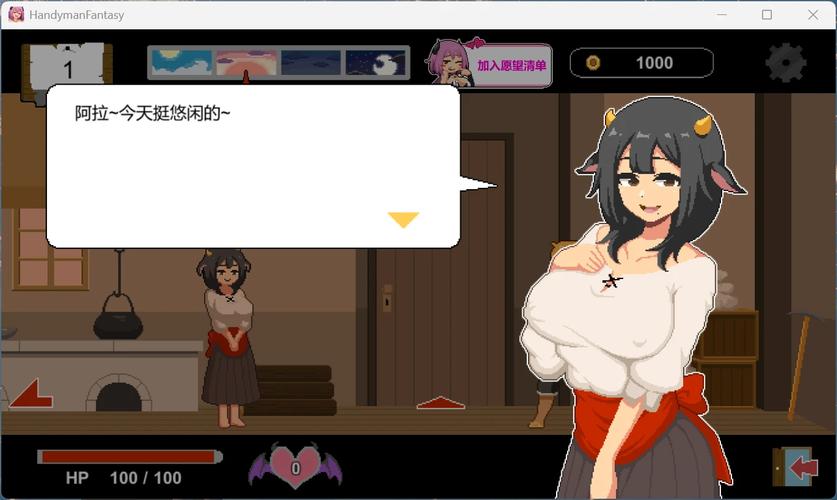Click the red up arrow marker
This screenshot has width=837, height=500.
[440, 403]
